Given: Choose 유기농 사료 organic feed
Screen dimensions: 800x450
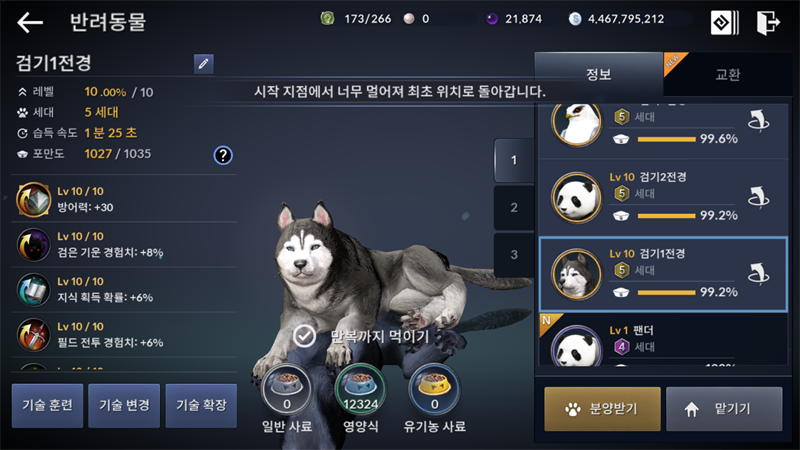Looking at the screenshot, I should [435, 390].
